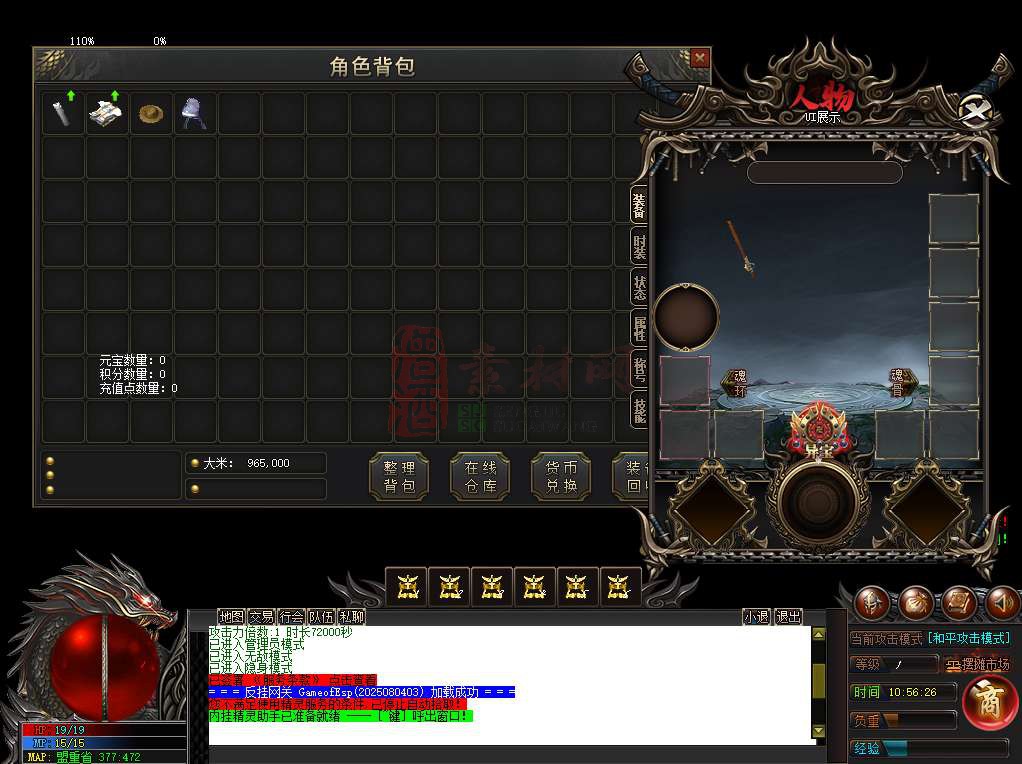This screenshot has width=1022, height=764.
Task: Open the 摆摊市场 stall market
Action: pos(978,664)
